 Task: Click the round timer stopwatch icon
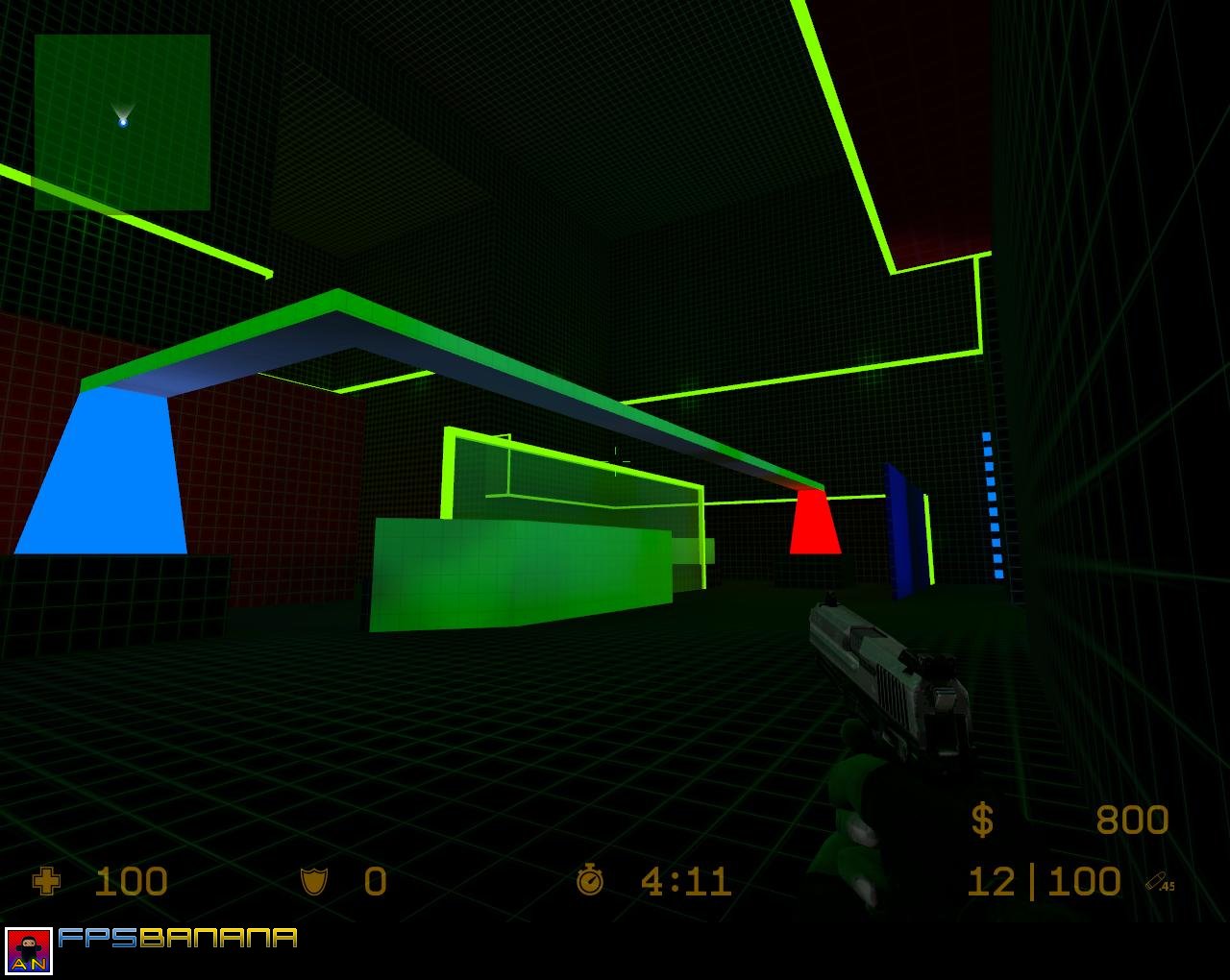(589, 879)
